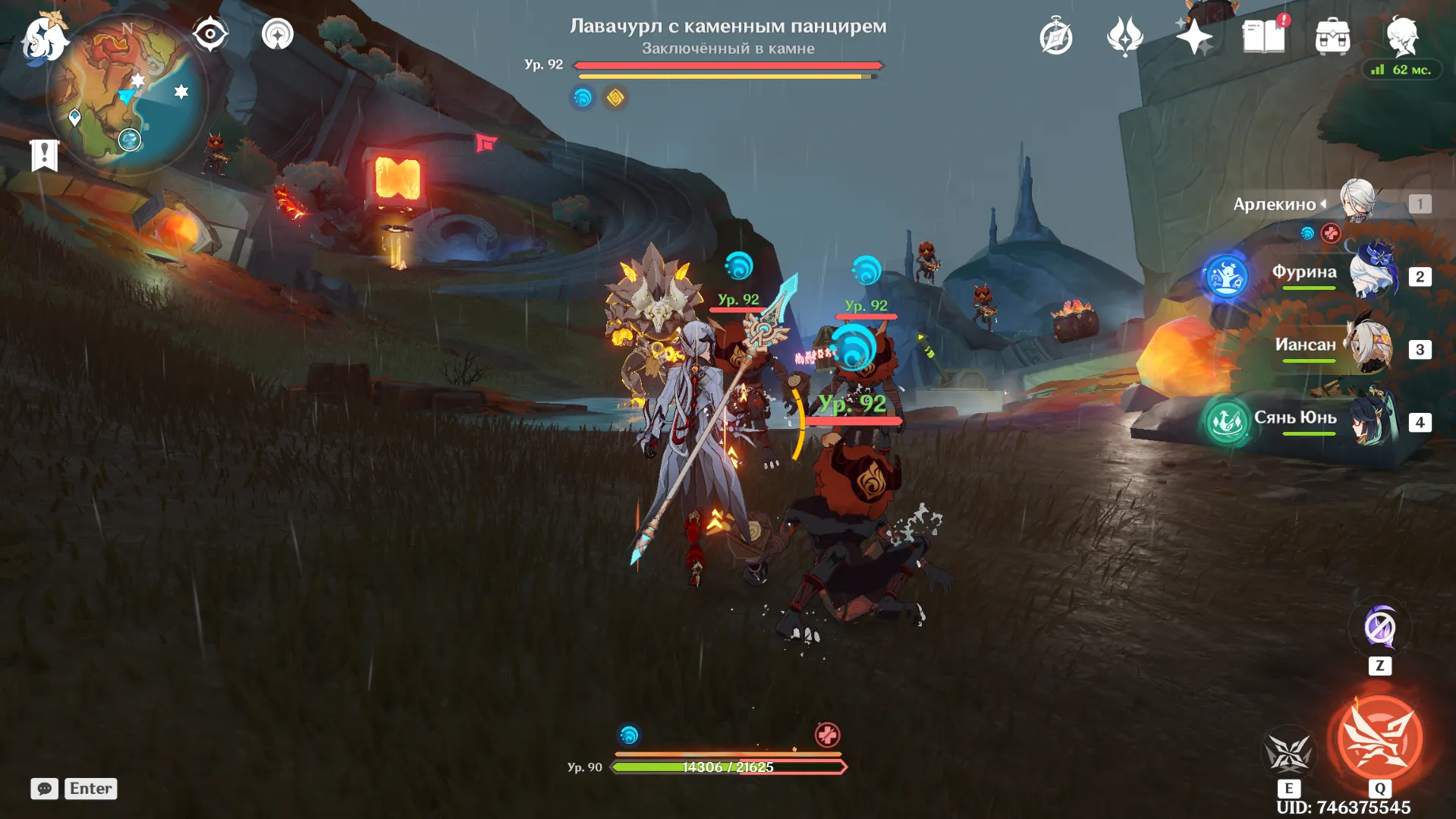The height and width of the screenshot is (819, 1456).
Task: Open the Inventory backpack icon
Action: 1334,36
